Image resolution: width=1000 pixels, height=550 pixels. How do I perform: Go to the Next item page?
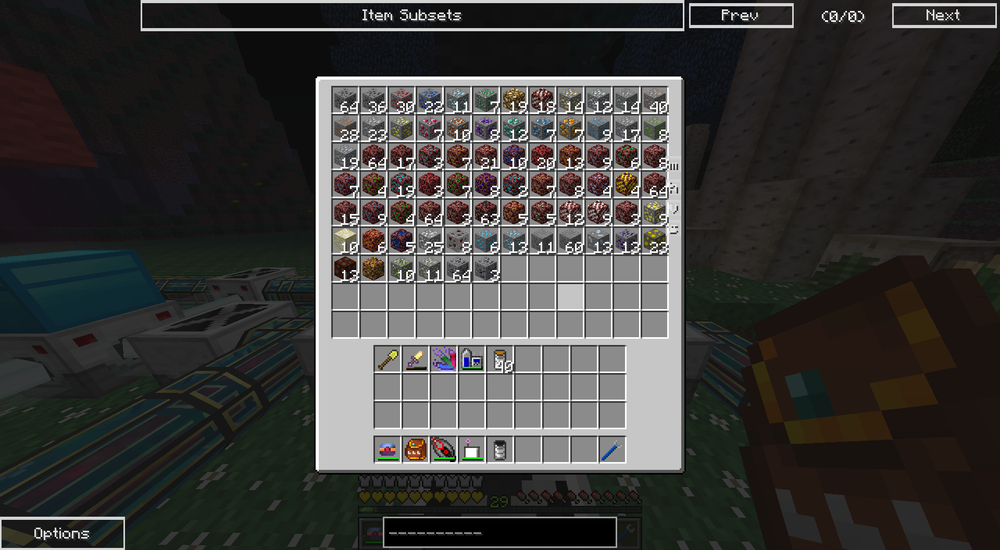click(x=942, y=16)
